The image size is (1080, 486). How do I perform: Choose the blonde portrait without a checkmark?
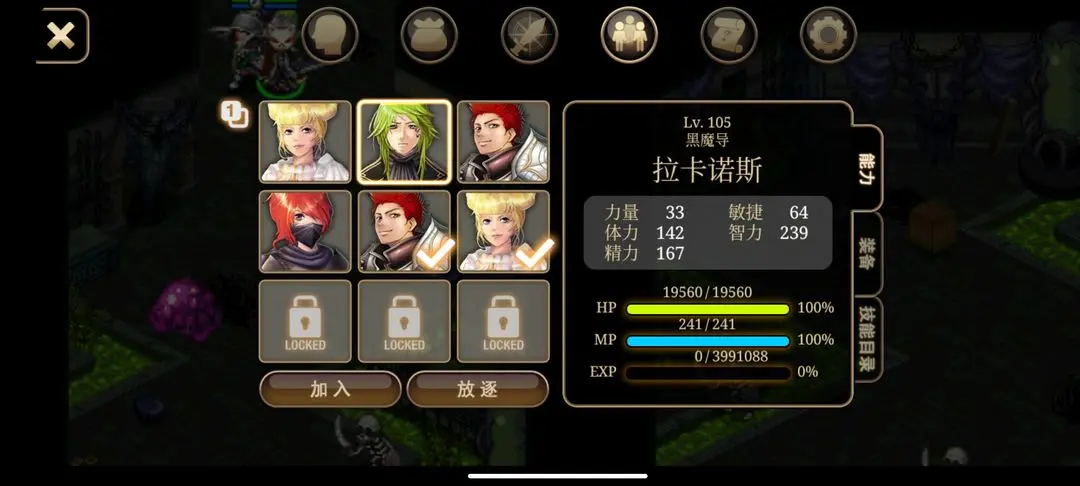(305, 142)
